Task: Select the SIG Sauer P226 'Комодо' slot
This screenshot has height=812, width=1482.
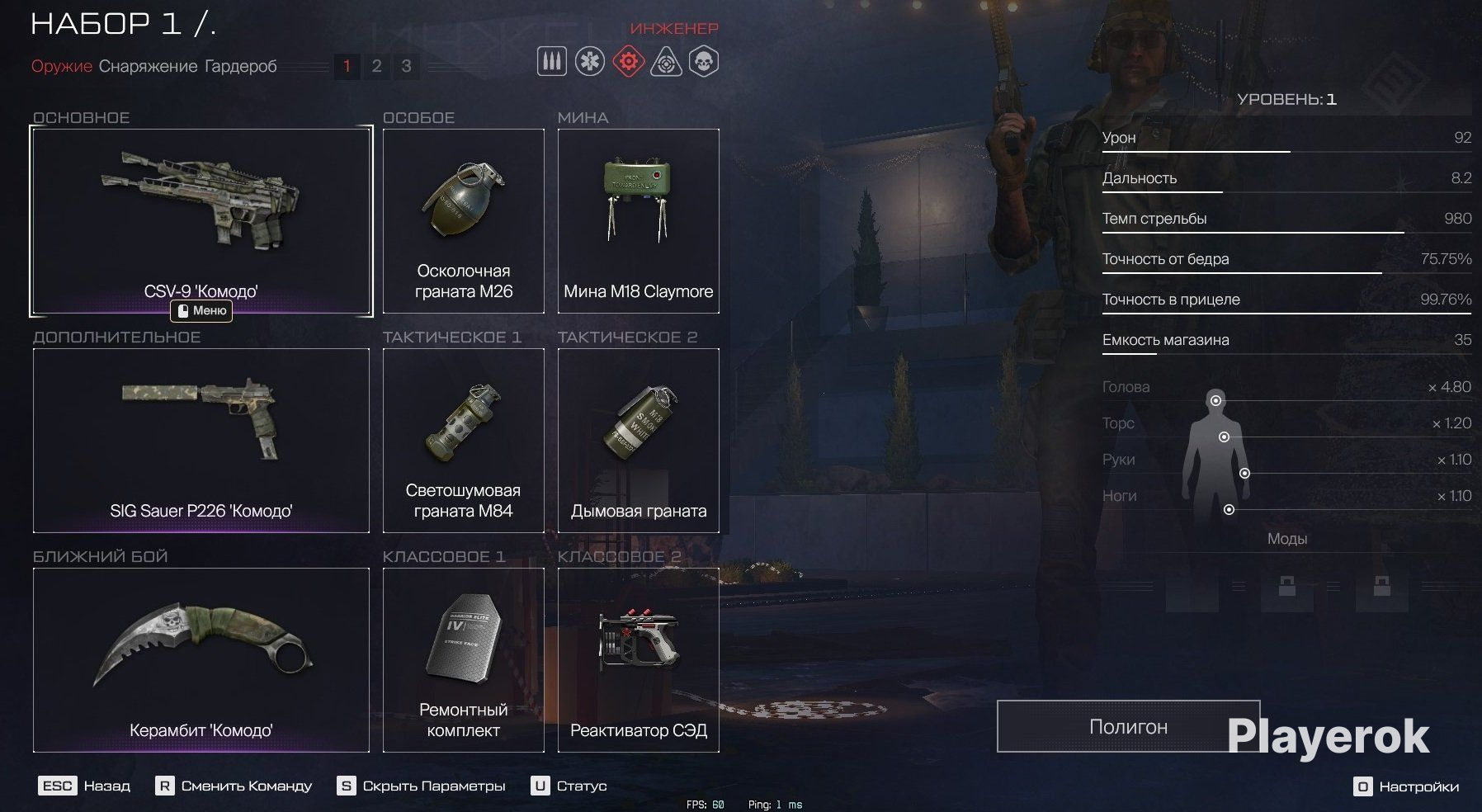Action: coord(201,440)
